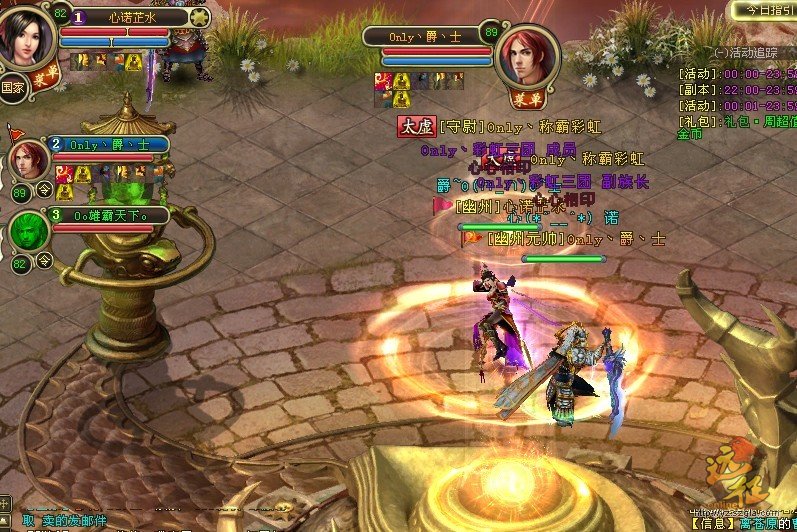Click the gold star badge beside 心诺芷水

pos(199,17)
